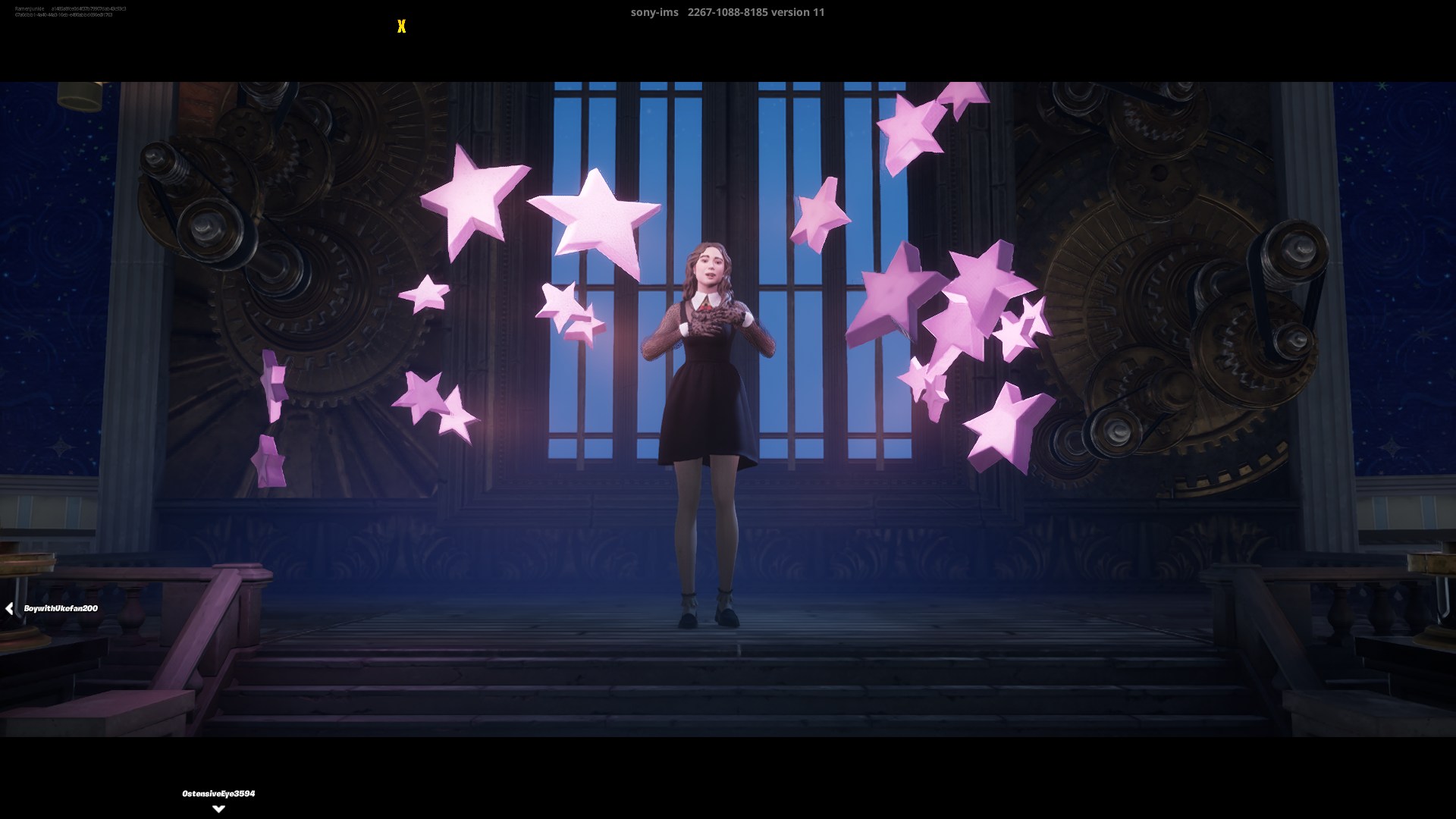Viewport: 1456px width, 819px height.
Task: Select the OstensiveEye3594 player marker
Action: 218,794
